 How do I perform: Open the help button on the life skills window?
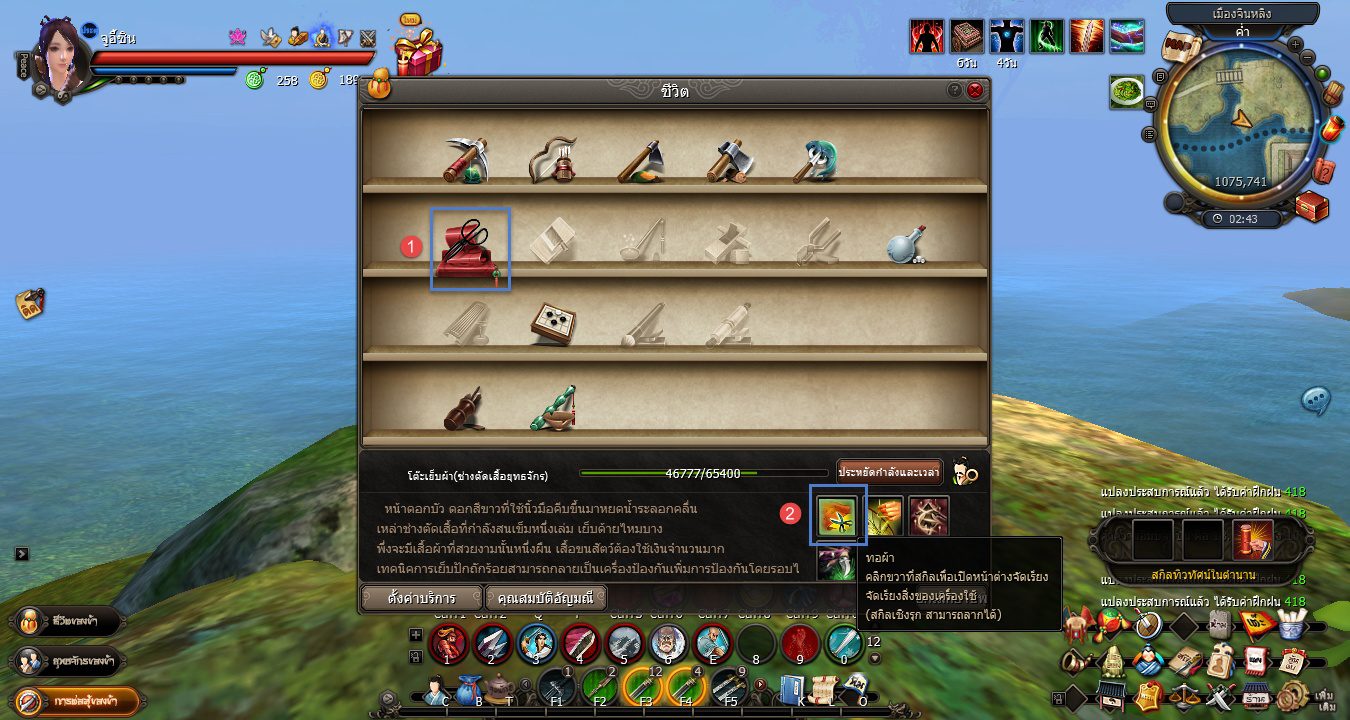(955, 90)
